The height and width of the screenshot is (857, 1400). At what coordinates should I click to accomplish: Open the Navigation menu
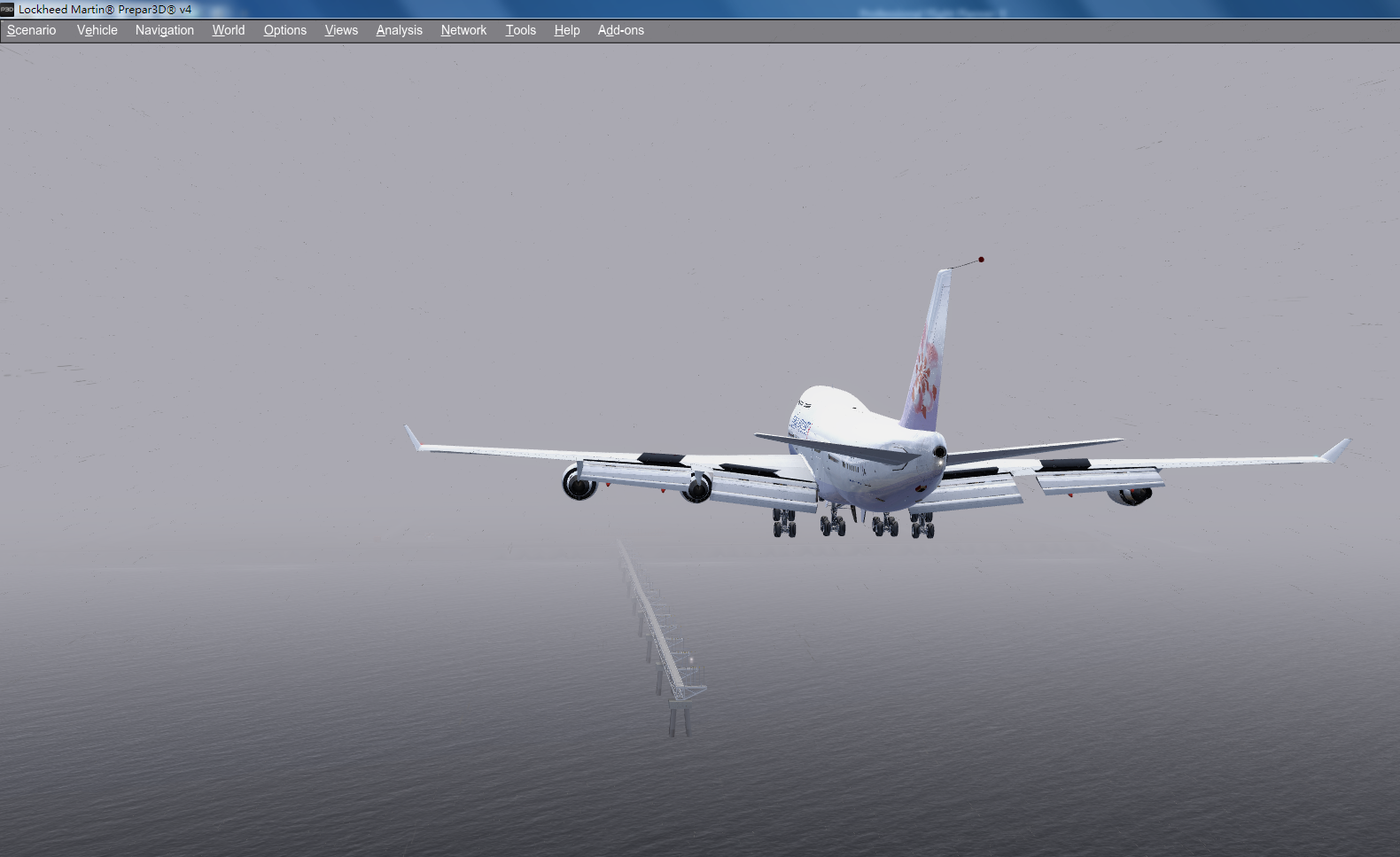164,29
